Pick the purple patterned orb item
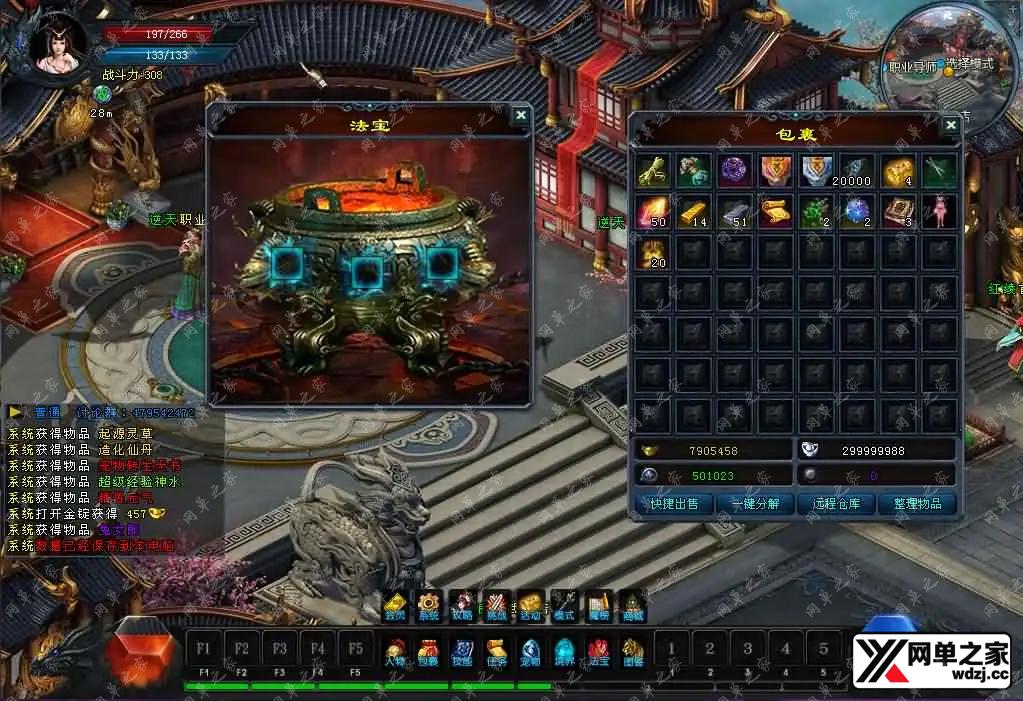Screen dimensions: 1023x701 (735, 170)
